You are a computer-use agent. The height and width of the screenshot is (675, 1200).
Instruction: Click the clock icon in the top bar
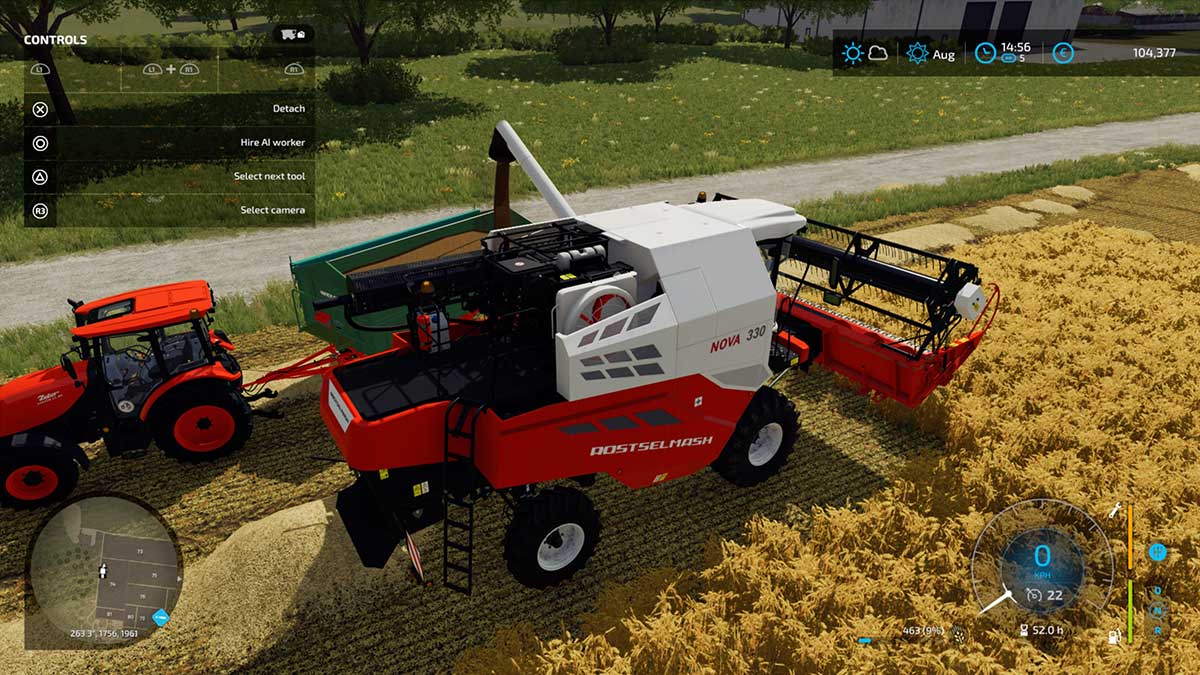[985, 54]
